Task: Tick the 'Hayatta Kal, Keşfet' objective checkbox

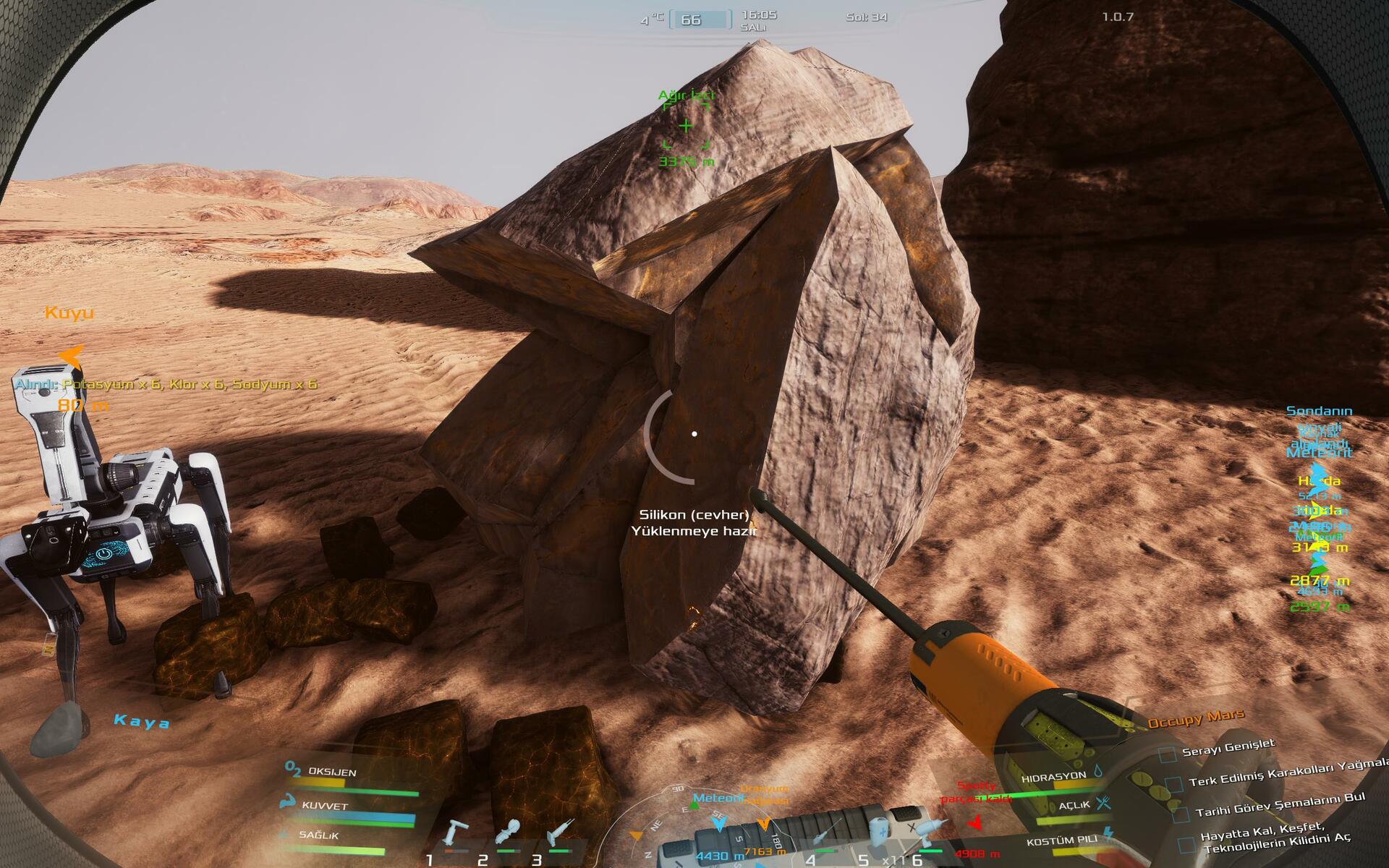Action: (1186, 844)
